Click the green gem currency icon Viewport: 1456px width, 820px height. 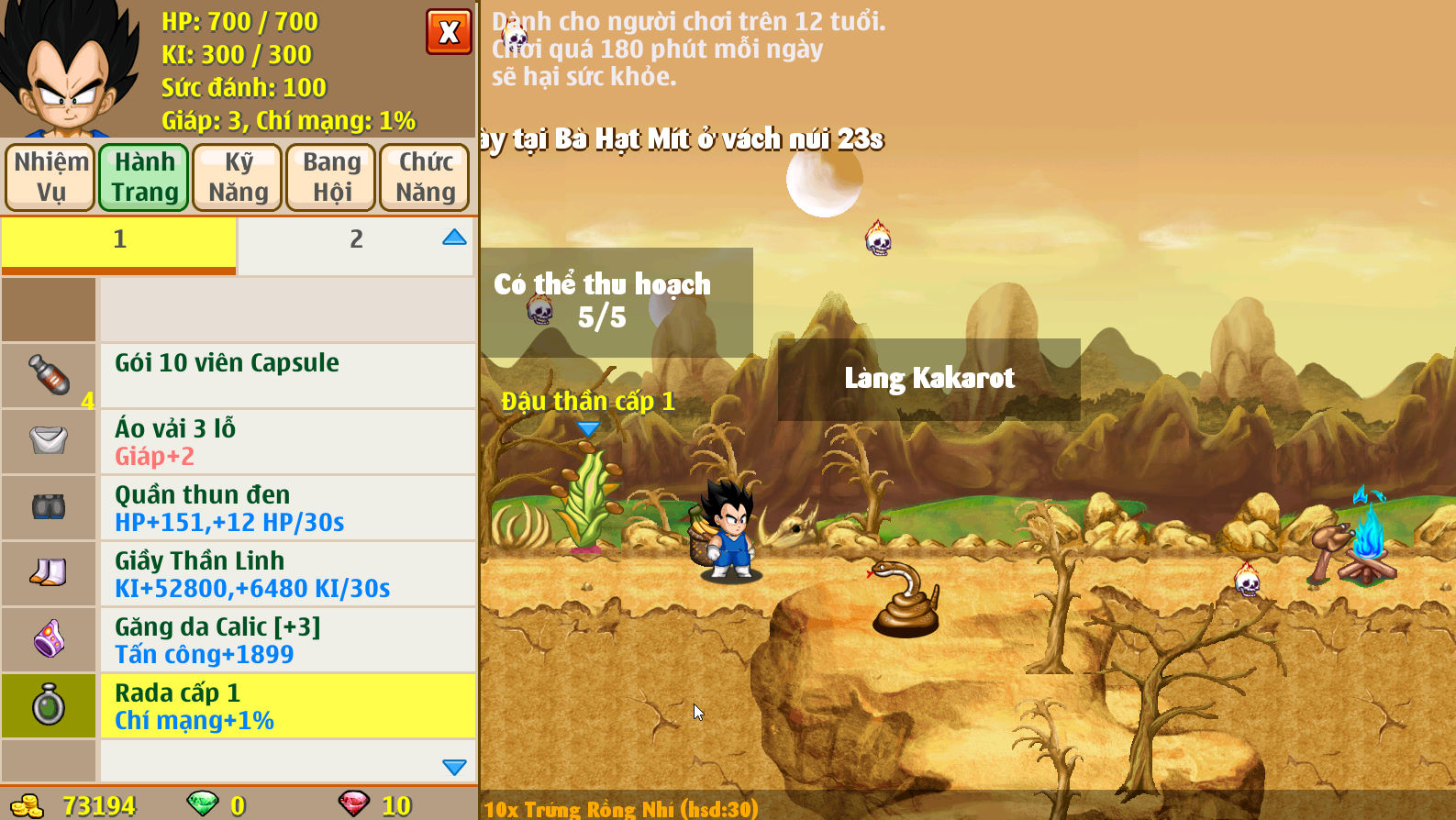tap(204, 804)
